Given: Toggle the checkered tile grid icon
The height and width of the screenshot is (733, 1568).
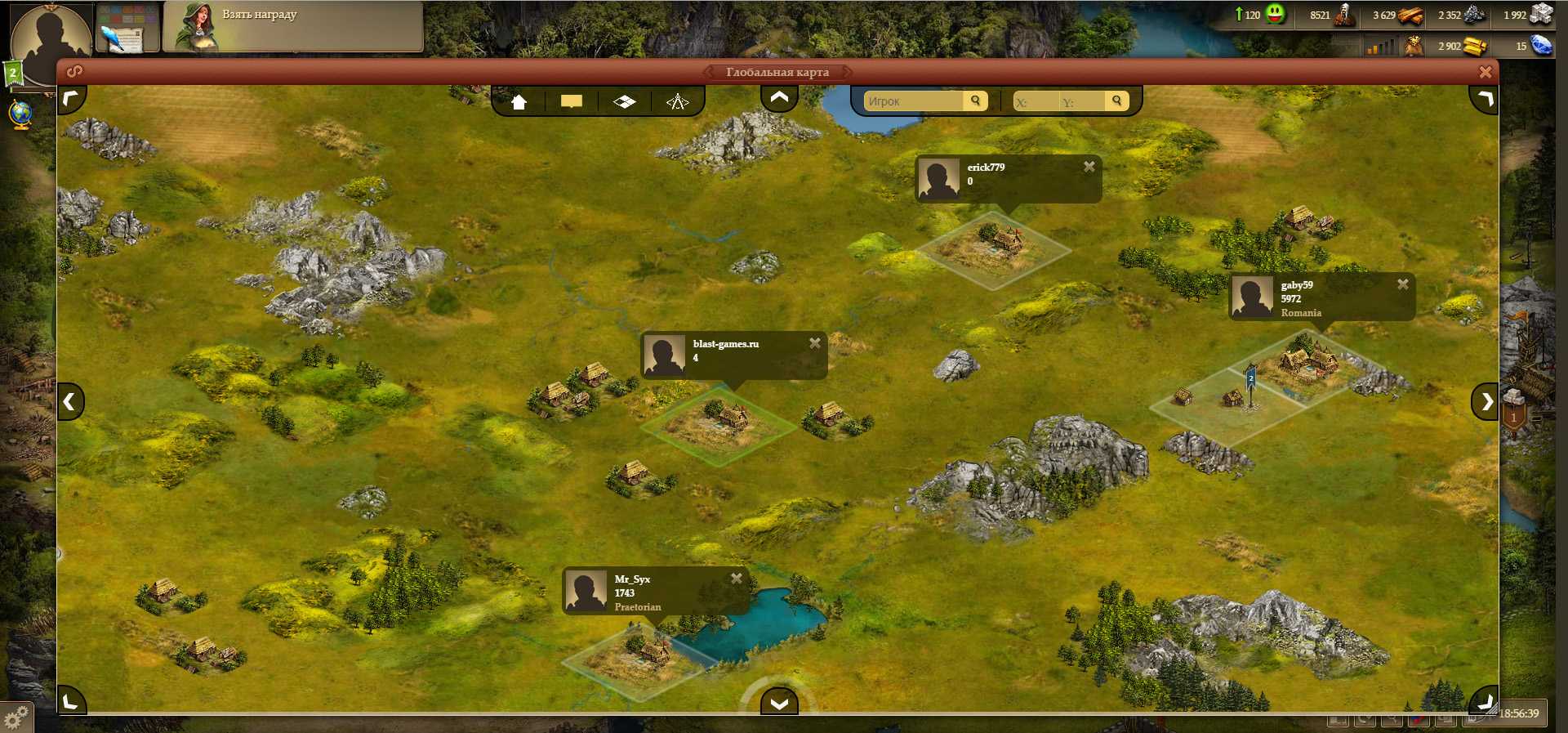Looking at the screenshot, I should pyautogui.click(x=625, y=102).
